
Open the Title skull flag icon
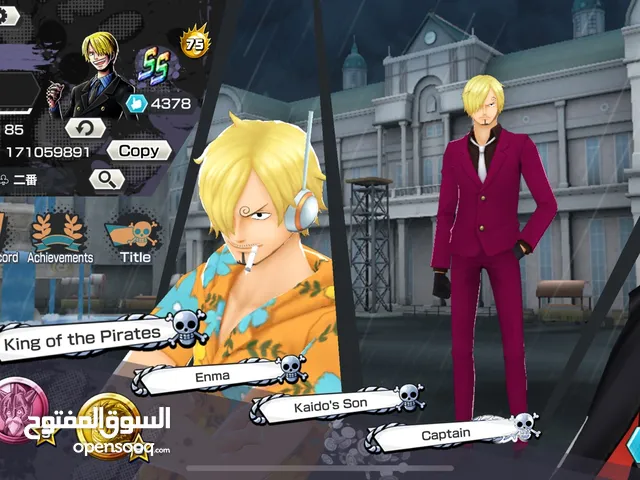tap(134, 237)
